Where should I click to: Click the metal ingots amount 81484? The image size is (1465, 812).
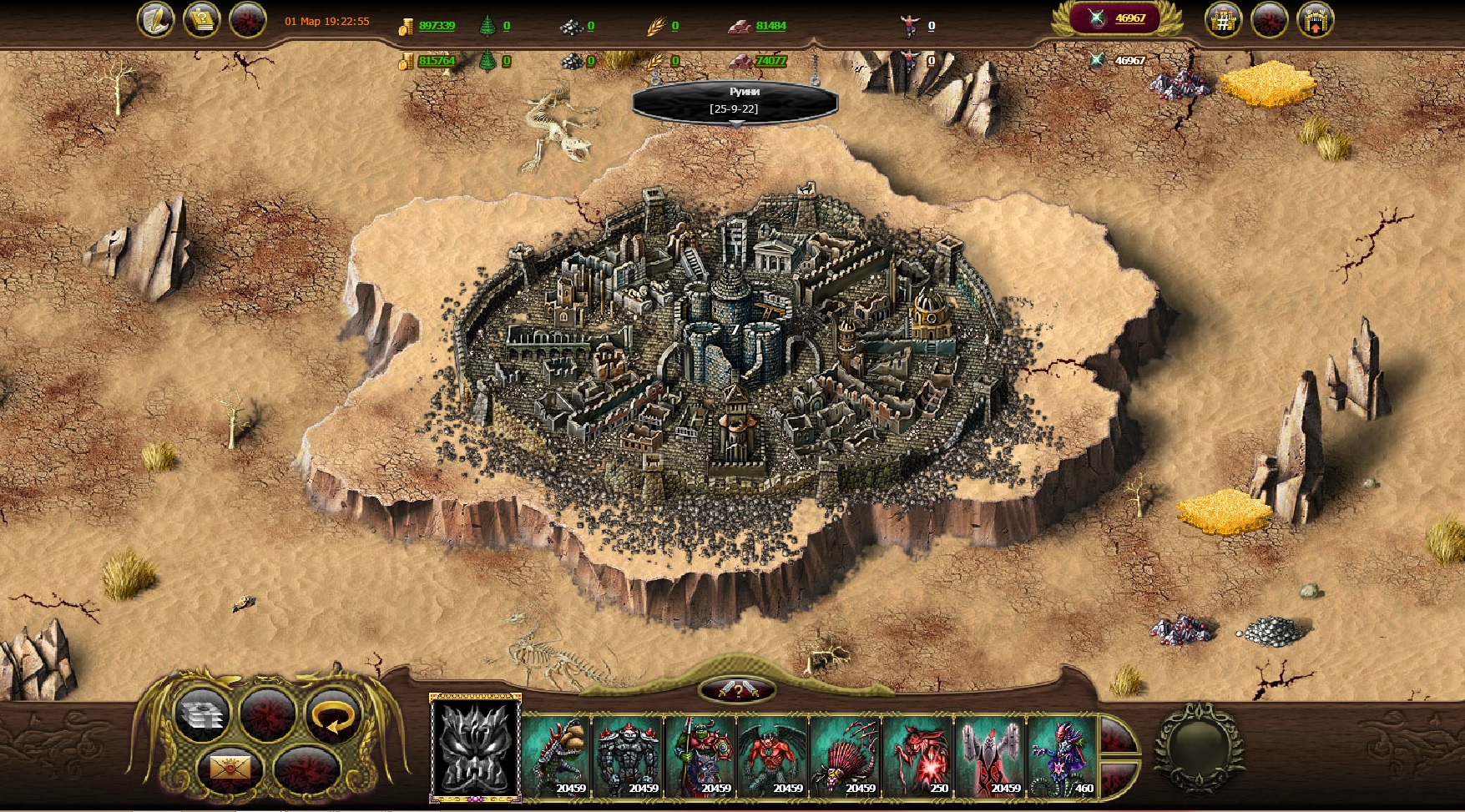(770, 26)
